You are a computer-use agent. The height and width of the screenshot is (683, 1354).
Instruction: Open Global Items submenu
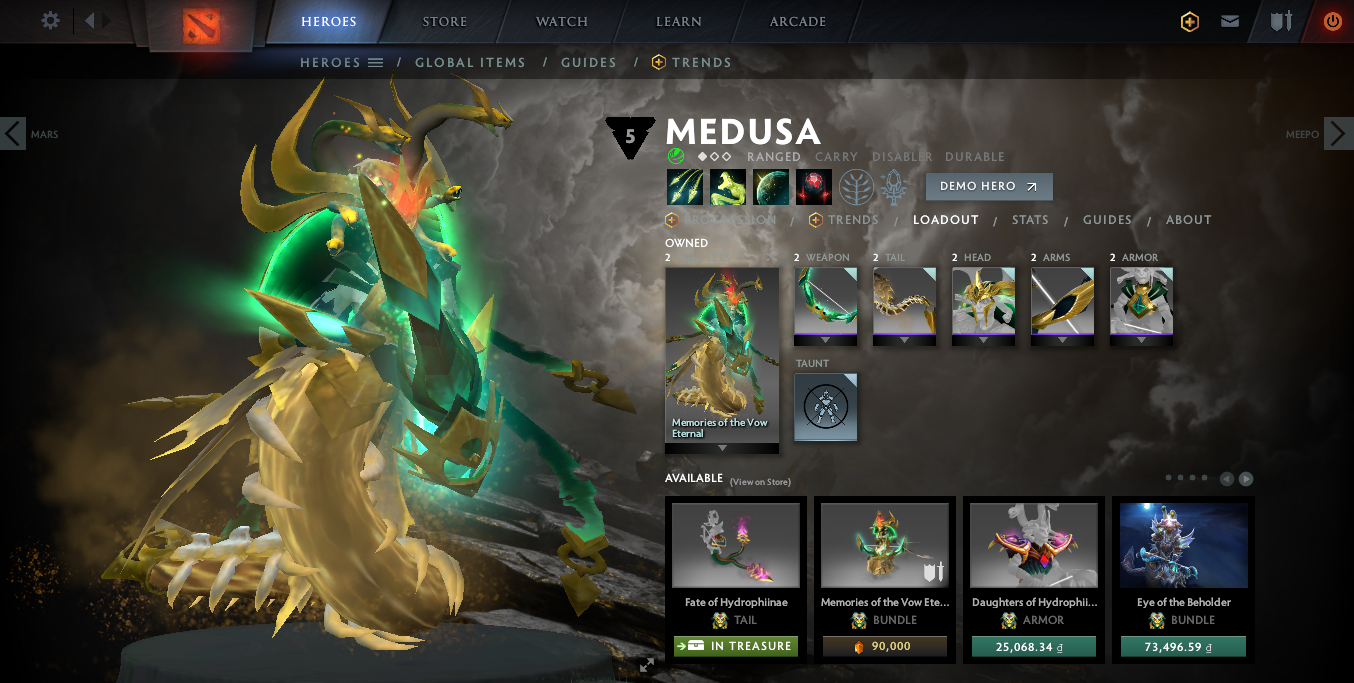point(470,62)
